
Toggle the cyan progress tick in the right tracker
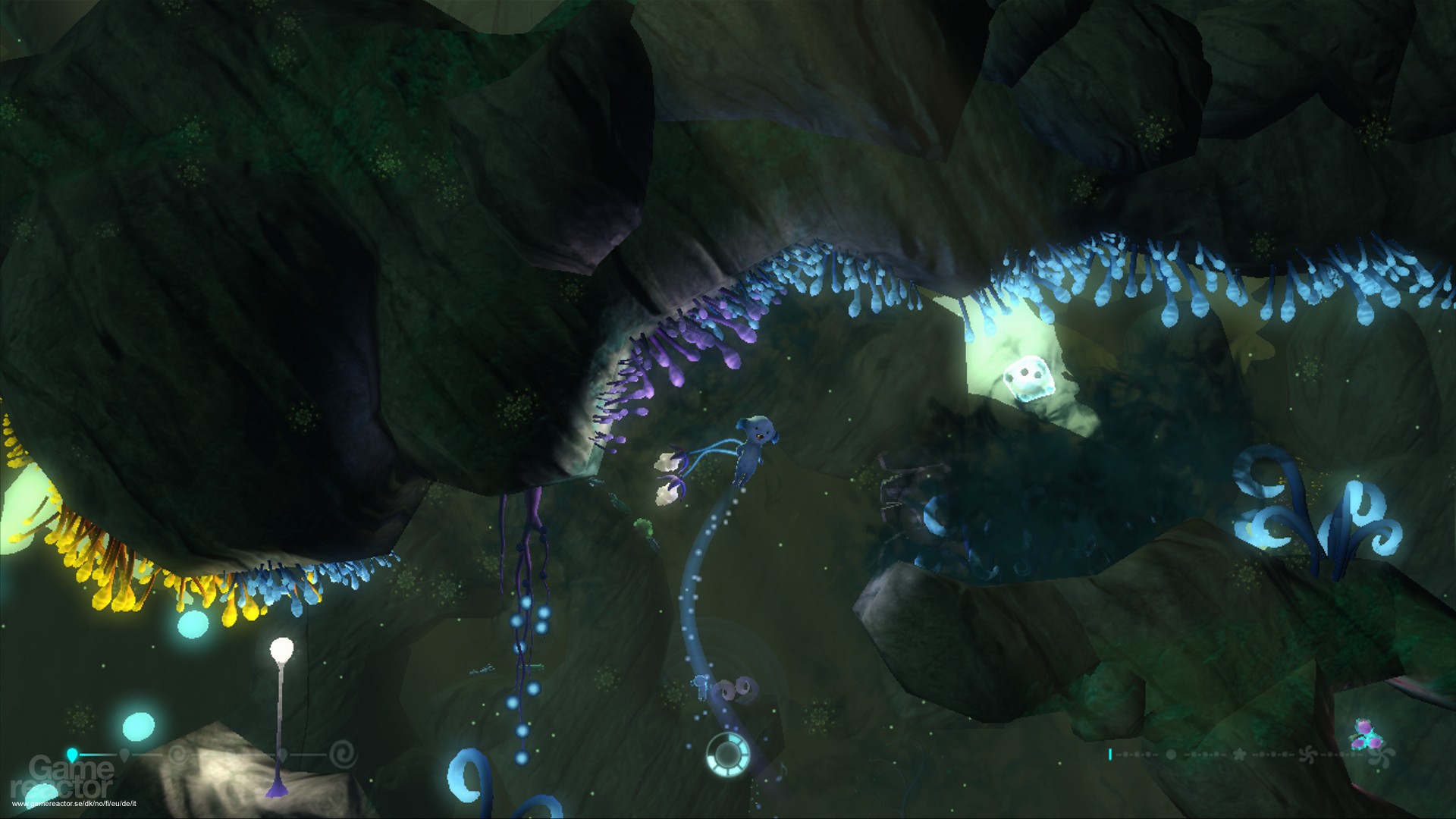tap(1110, 754)
